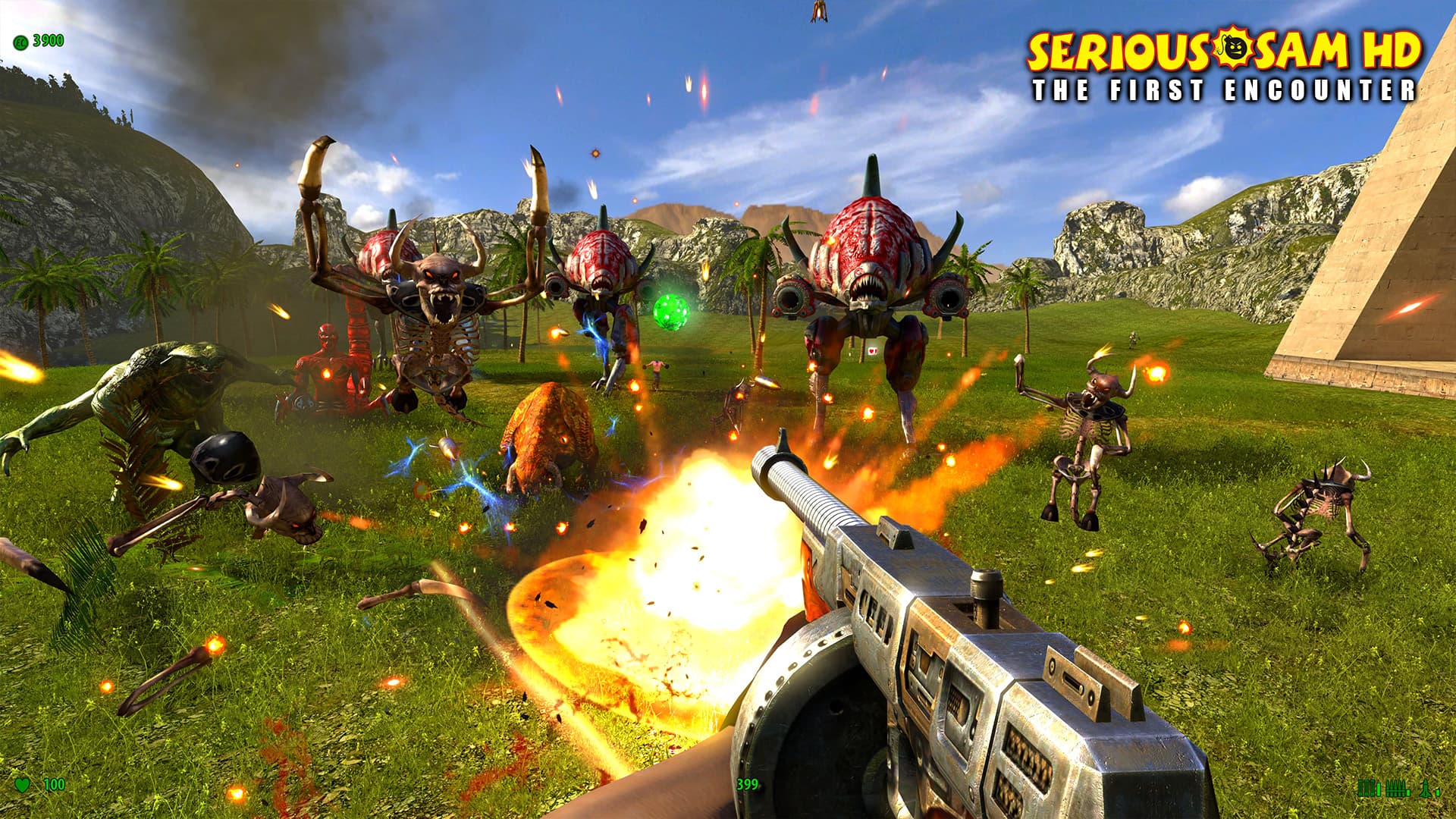The height and width of the screenshot is (819, 1456).
Task: Click the green coin score icon
Action: point(20,43)
